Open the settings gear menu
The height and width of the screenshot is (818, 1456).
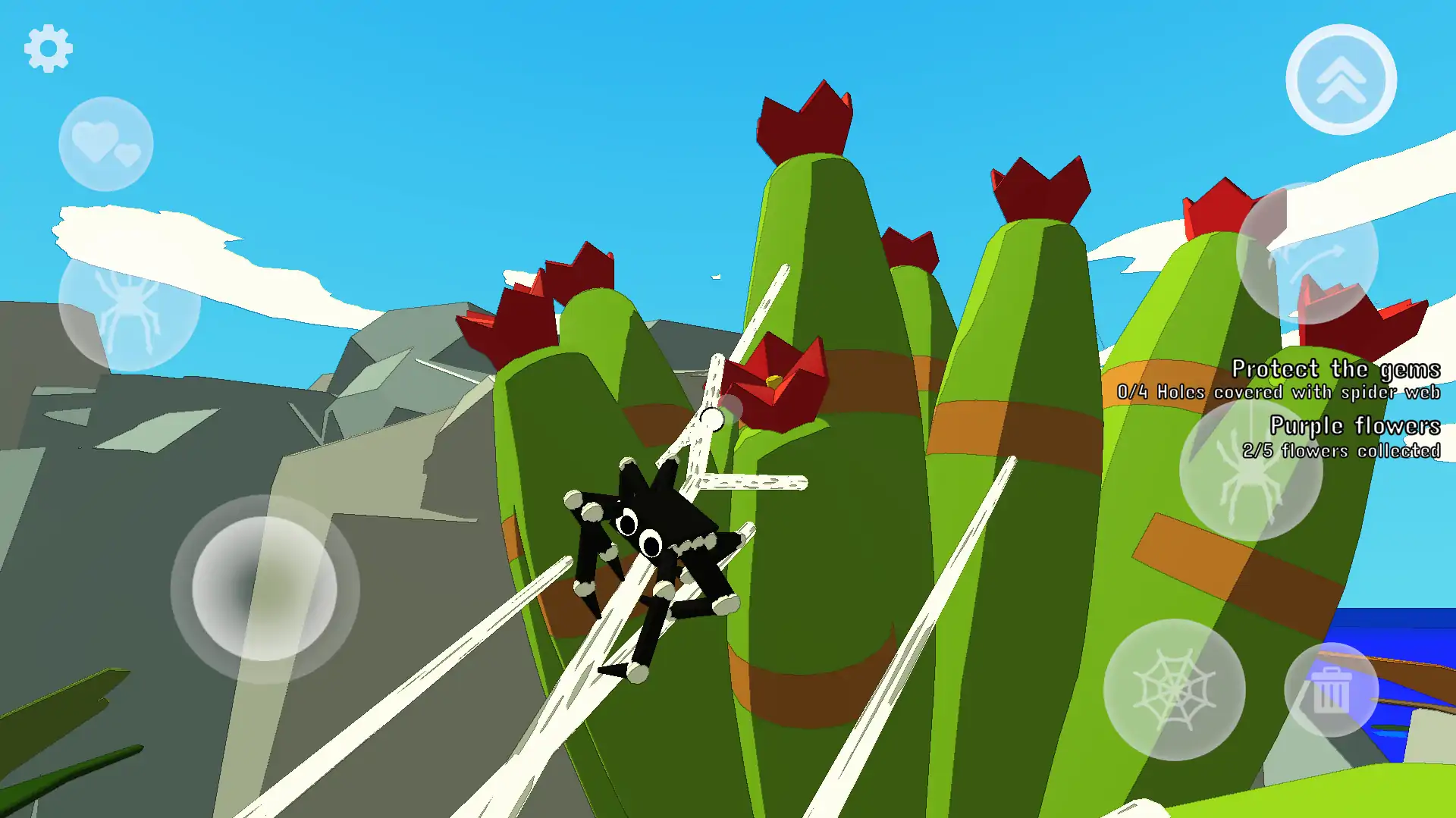pos(48,49)
